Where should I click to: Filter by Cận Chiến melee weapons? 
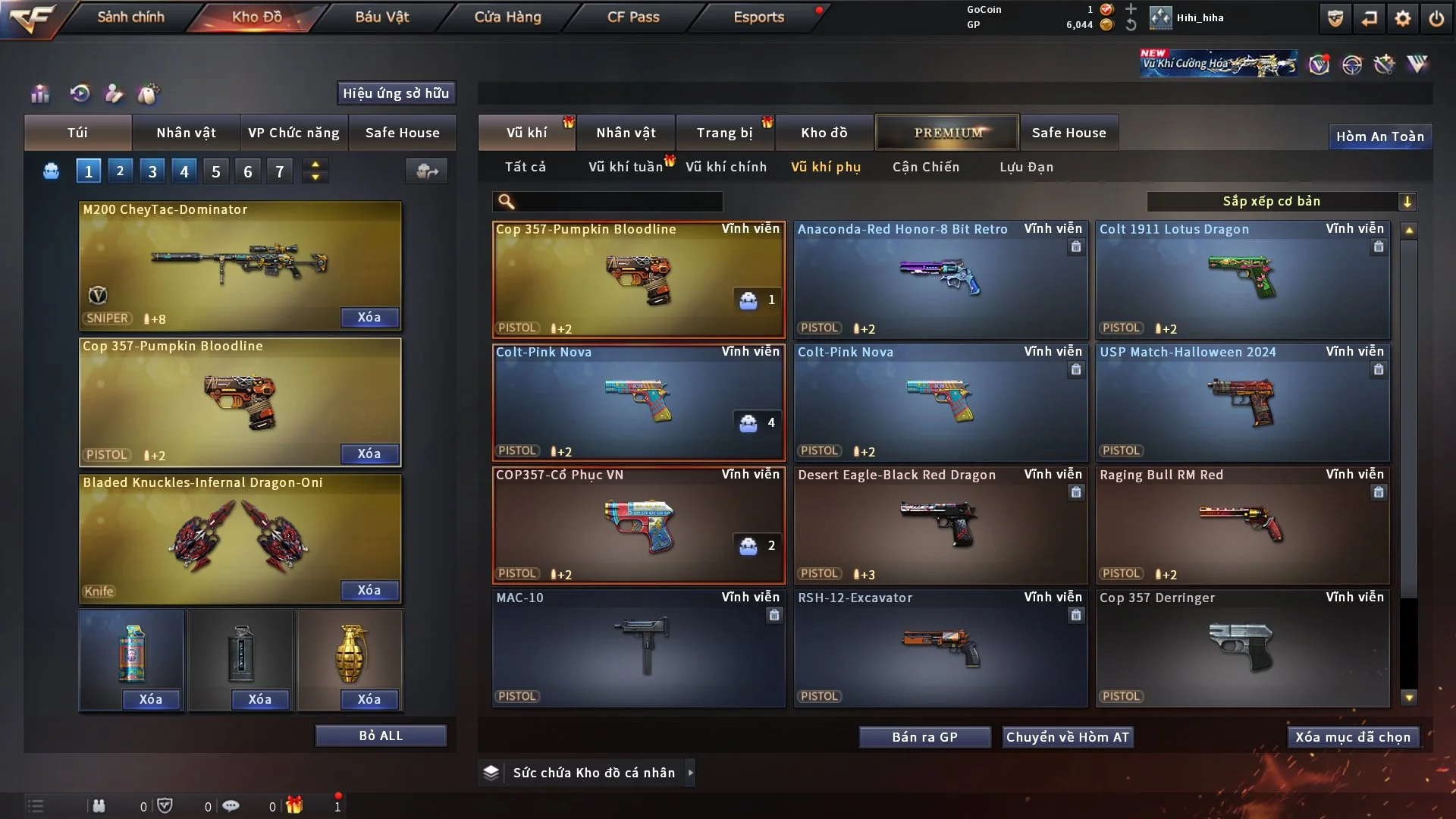point(925,167)
